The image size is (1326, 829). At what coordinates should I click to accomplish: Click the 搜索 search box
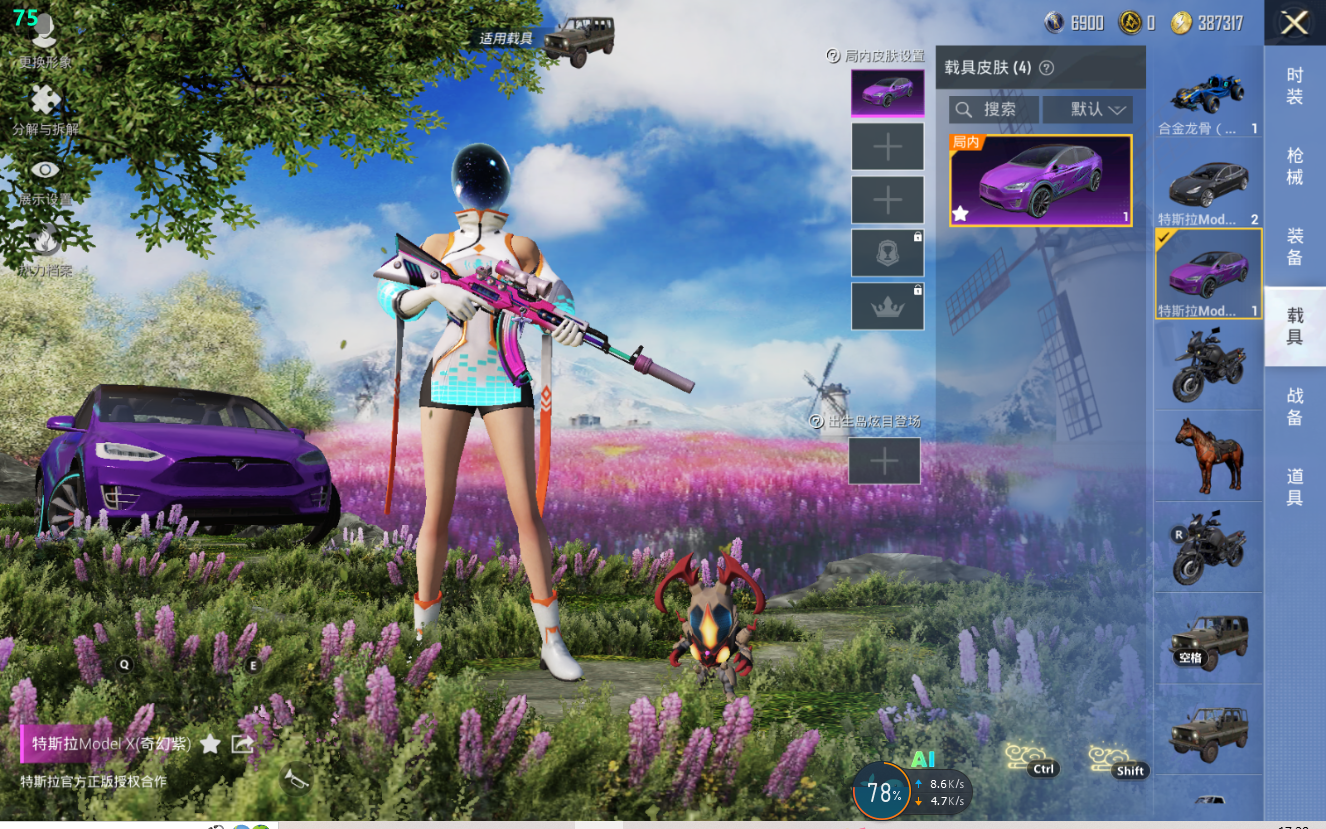(x=994, y=109)
